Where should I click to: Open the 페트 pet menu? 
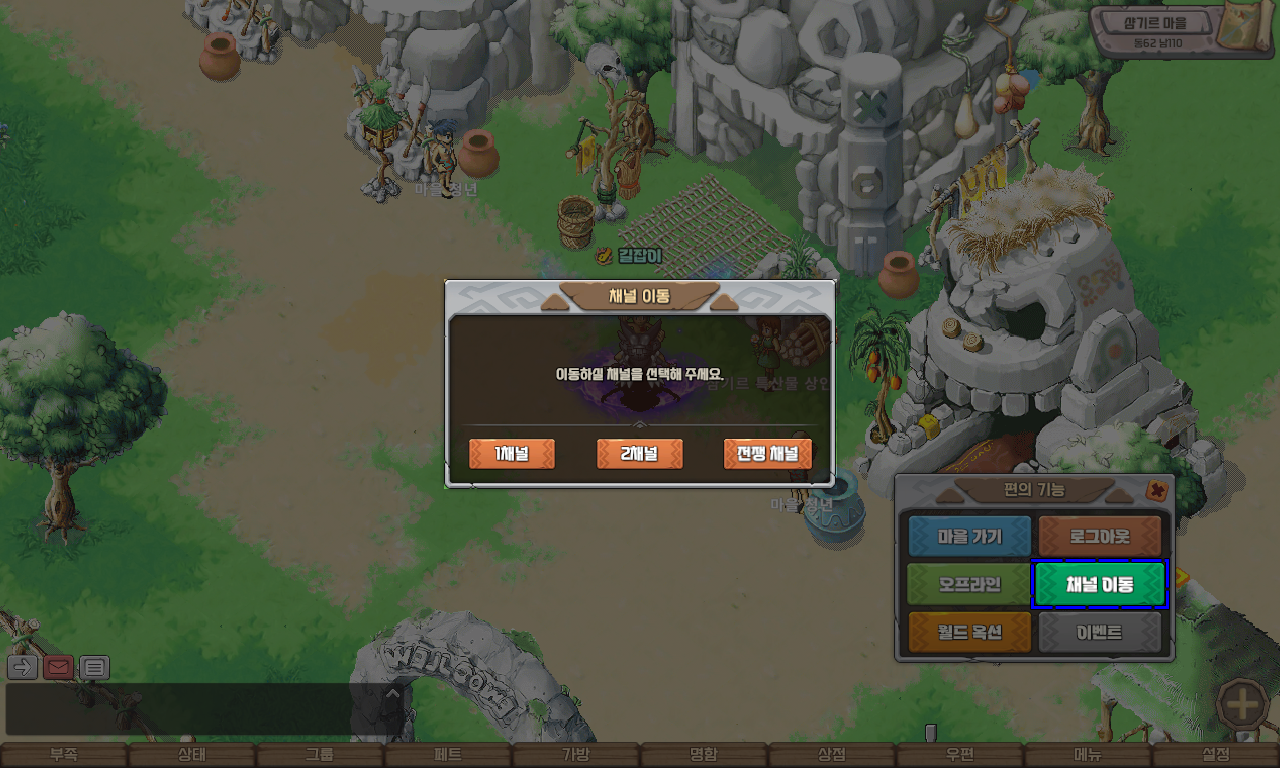click(448, 755)
